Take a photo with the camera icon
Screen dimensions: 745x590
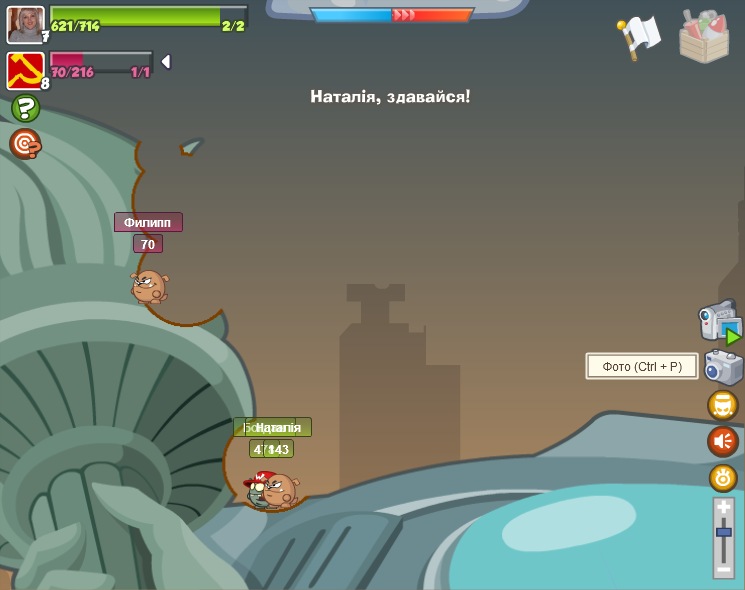tap(723, 367)
